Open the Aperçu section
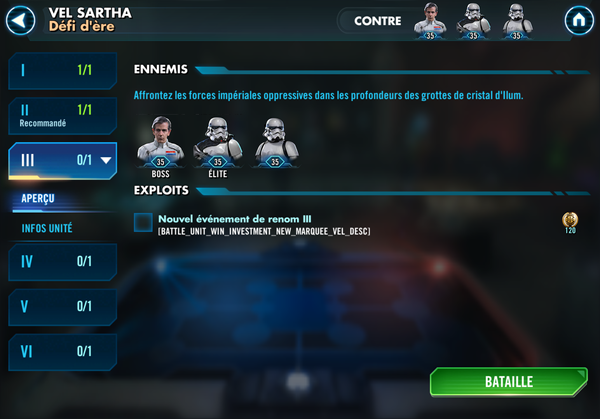The image size is (600, 419). coord(39,199)
